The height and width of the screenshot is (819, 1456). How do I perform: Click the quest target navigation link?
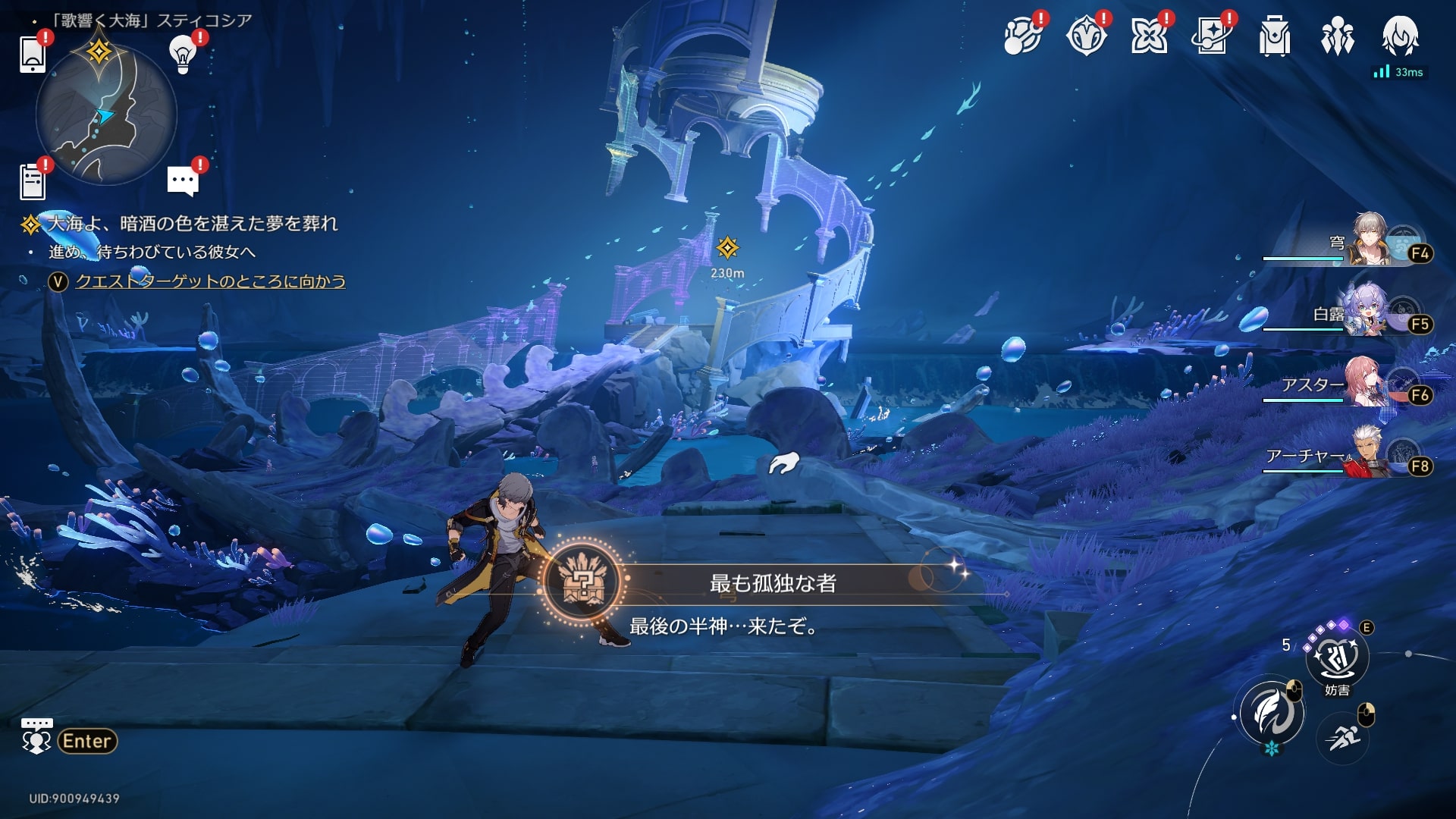(210, 281)
